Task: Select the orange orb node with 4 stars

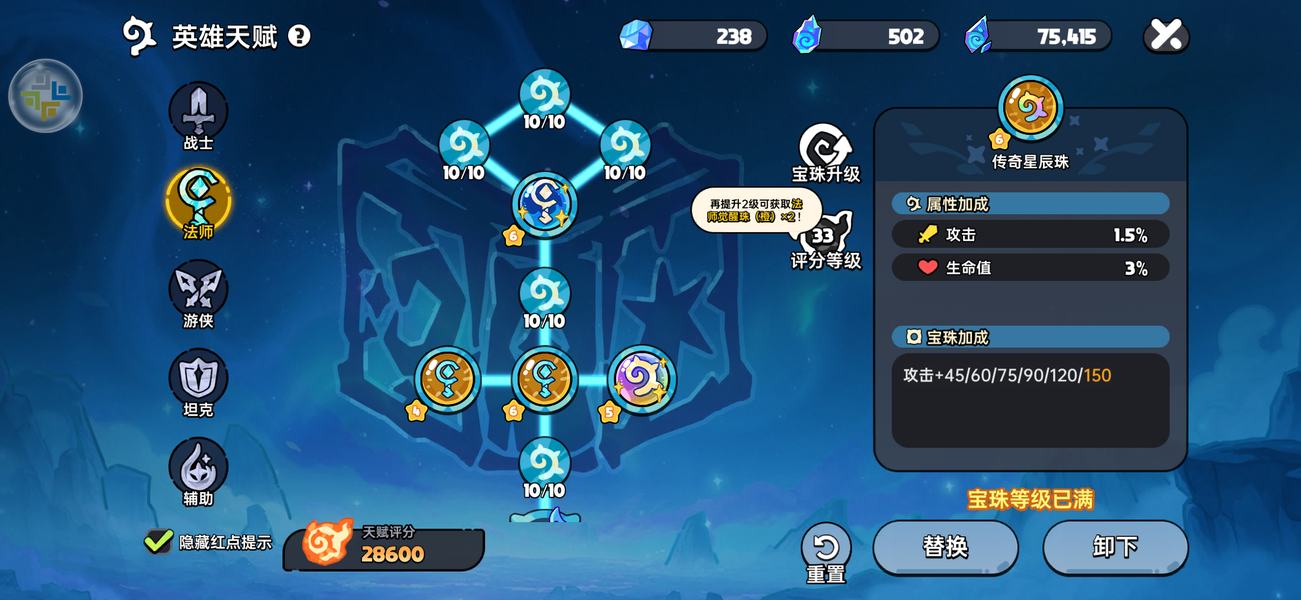Action: [447, 379]
